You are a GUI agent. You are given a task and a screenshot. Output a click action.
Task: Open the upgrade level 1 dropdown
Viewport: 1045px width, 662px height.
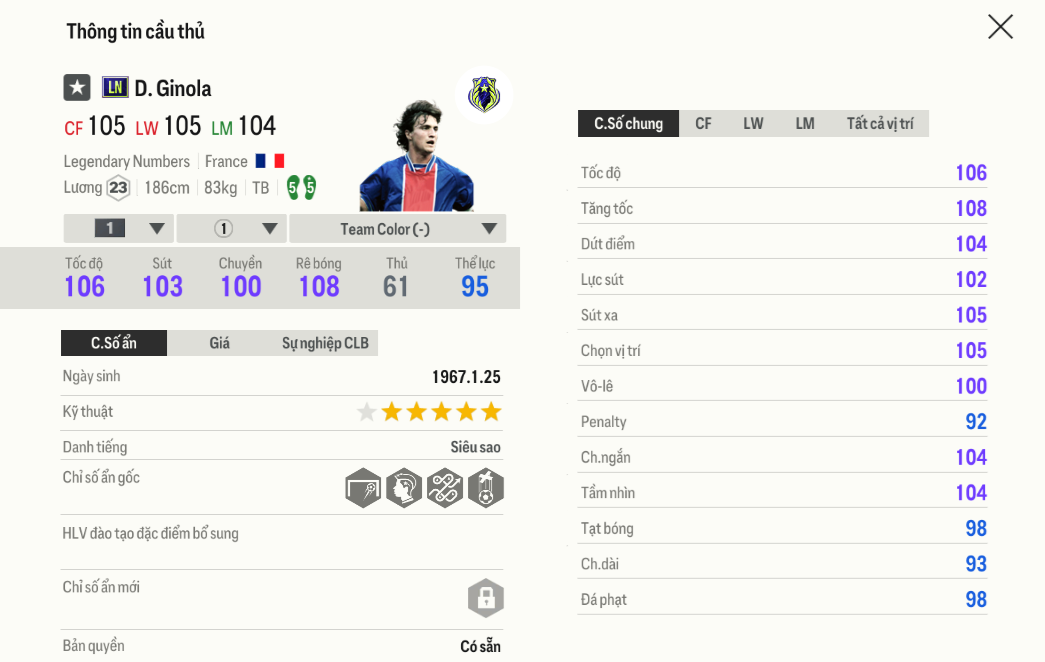[x=119, y=229]
